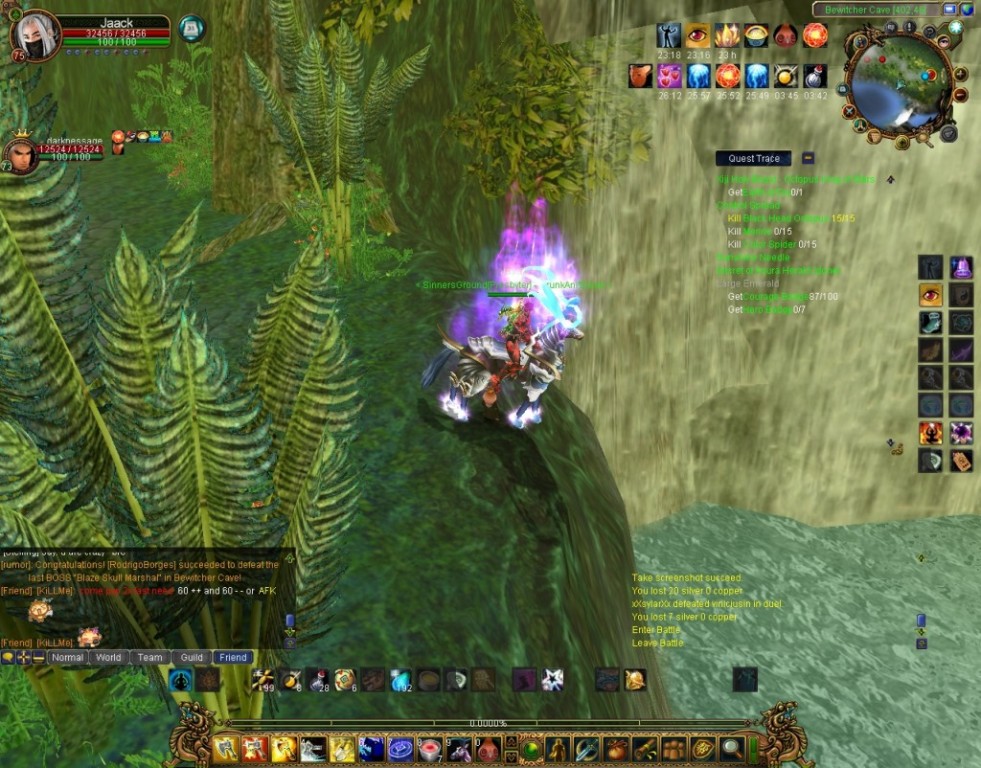The height and width of the screenshot is (768, 981).
Task: Minimize the Quest Trace panel
Action: click(808, 158)
